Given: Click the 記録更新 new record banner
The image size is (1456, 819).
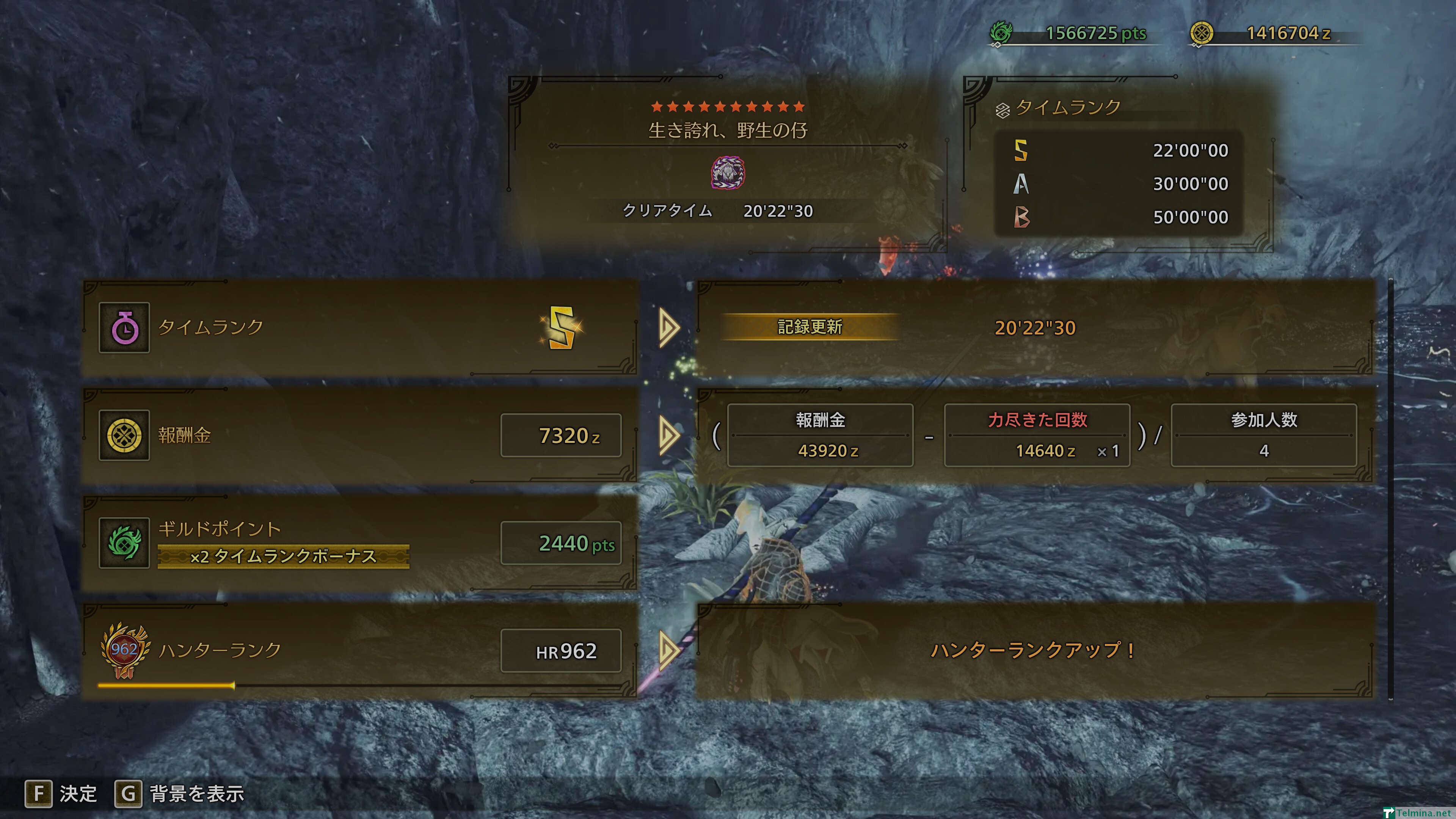Looking at the screenshot, I should coord(810,327).
